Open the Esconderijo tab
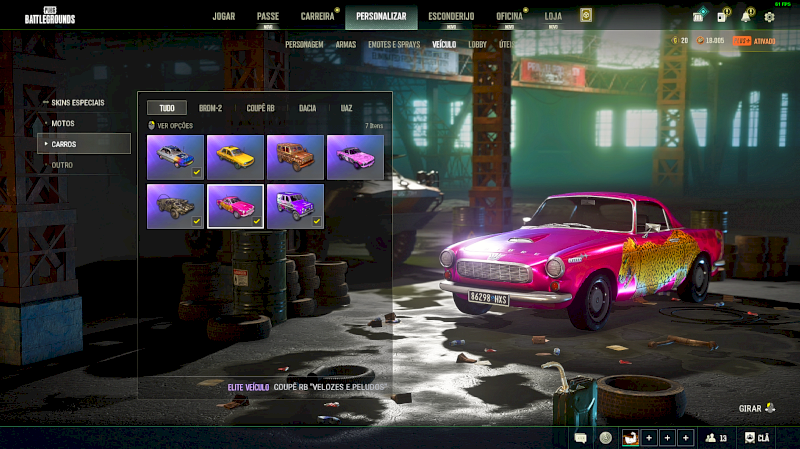 [451, 16]
